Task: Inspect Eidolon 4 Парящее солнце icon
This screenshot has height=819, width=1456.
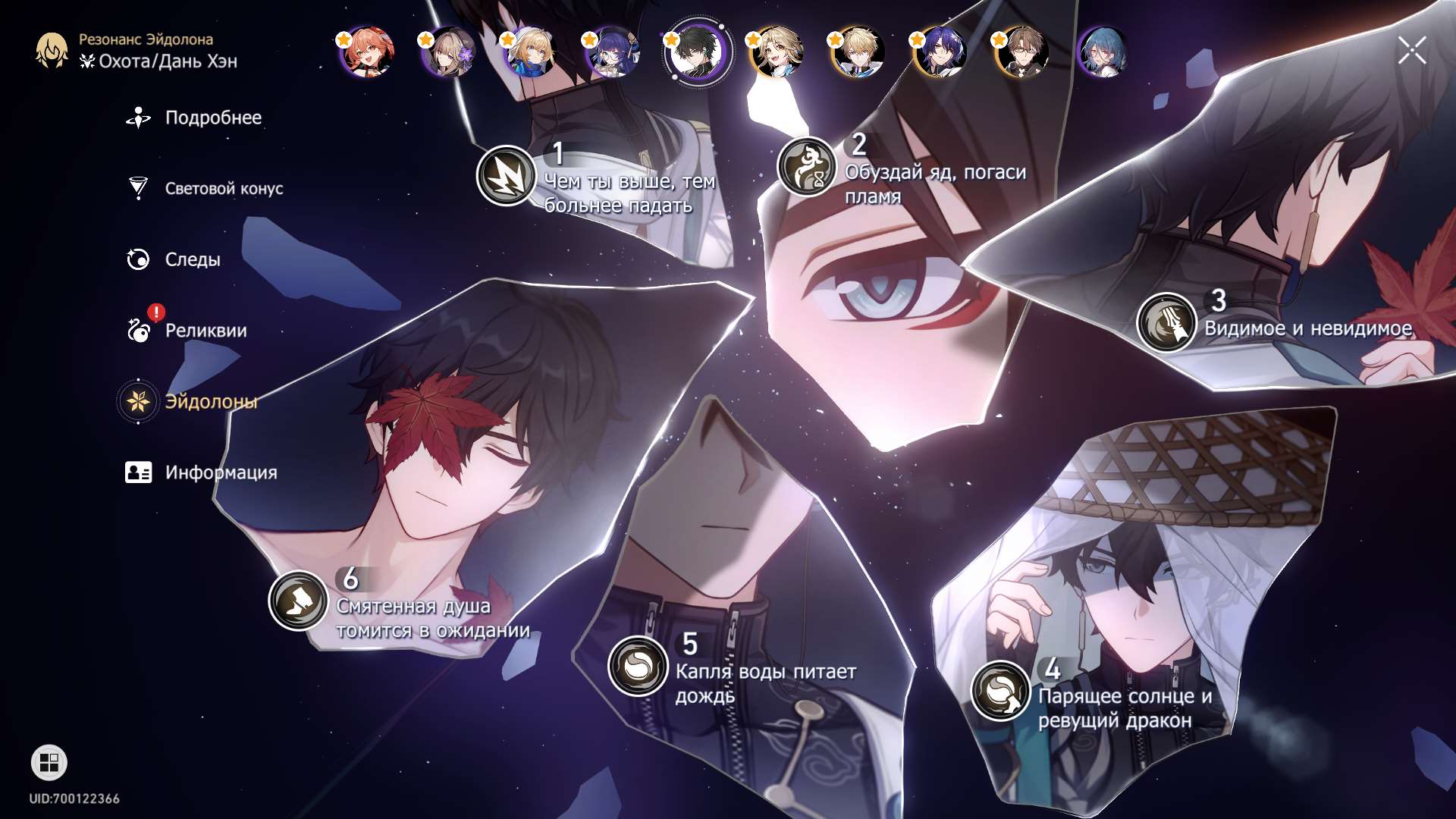Action: (x=1000, y=690)
